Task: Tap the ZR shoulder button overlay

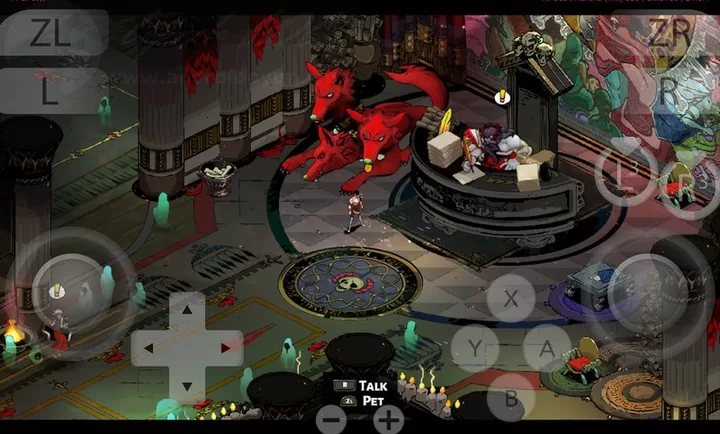Action: pyautogui.click(x=668, y=33)
